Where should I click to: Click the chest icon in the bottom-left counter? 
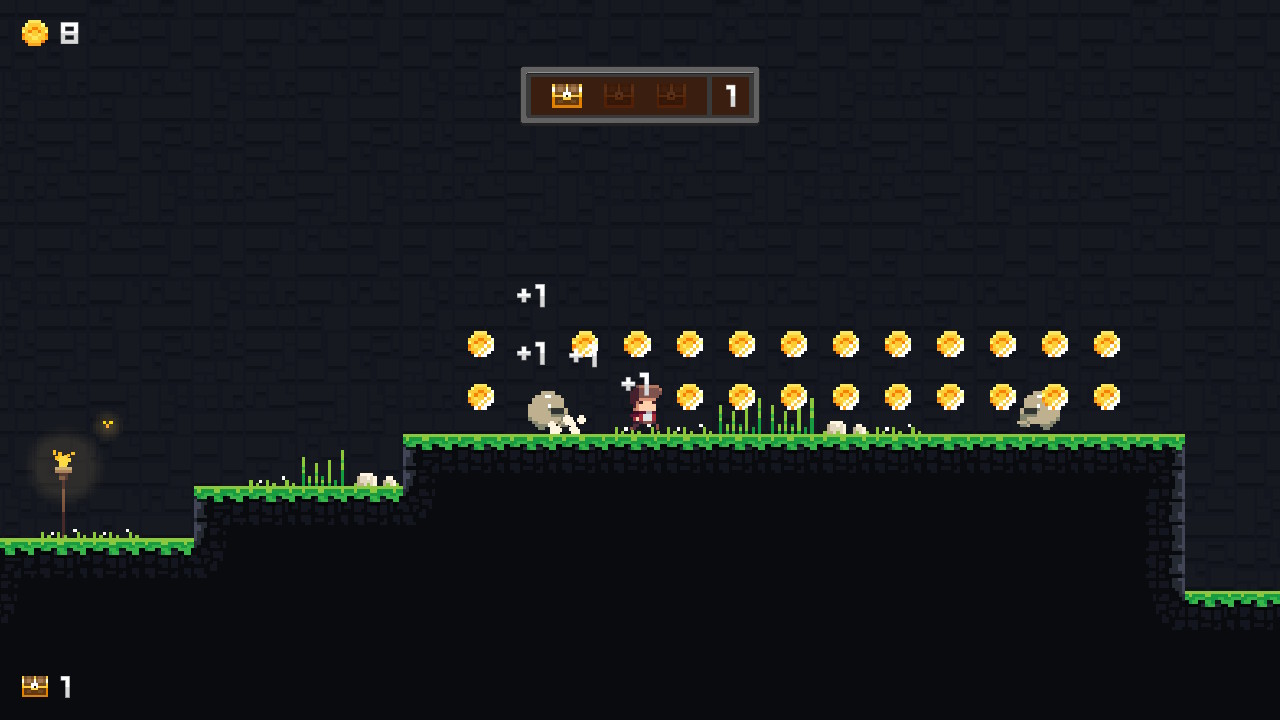click(35, 687)
